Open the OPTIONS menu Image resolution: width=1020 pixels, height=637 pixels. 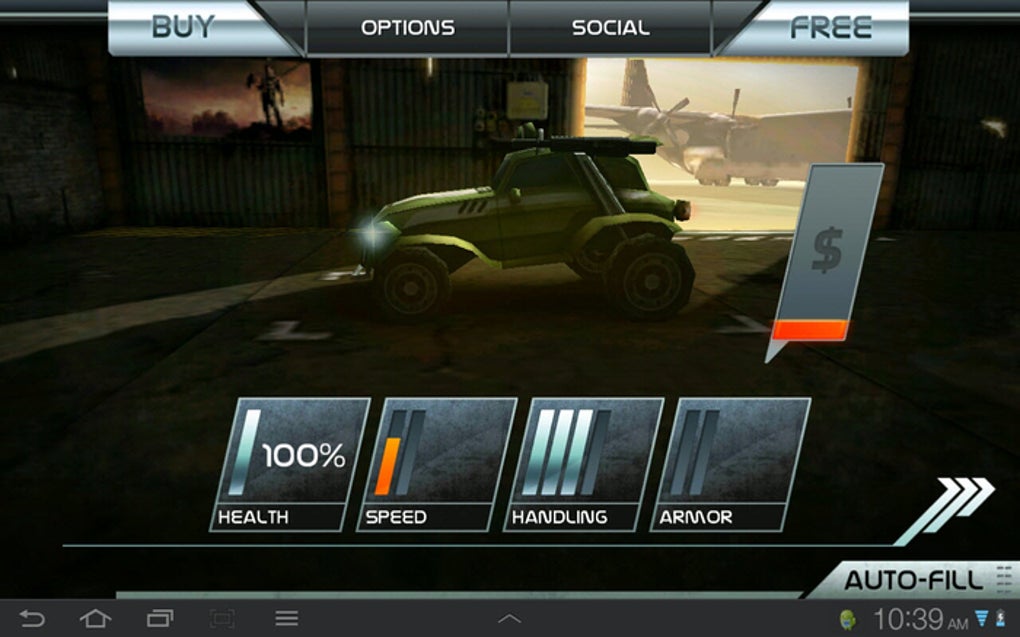click(407, 27)
